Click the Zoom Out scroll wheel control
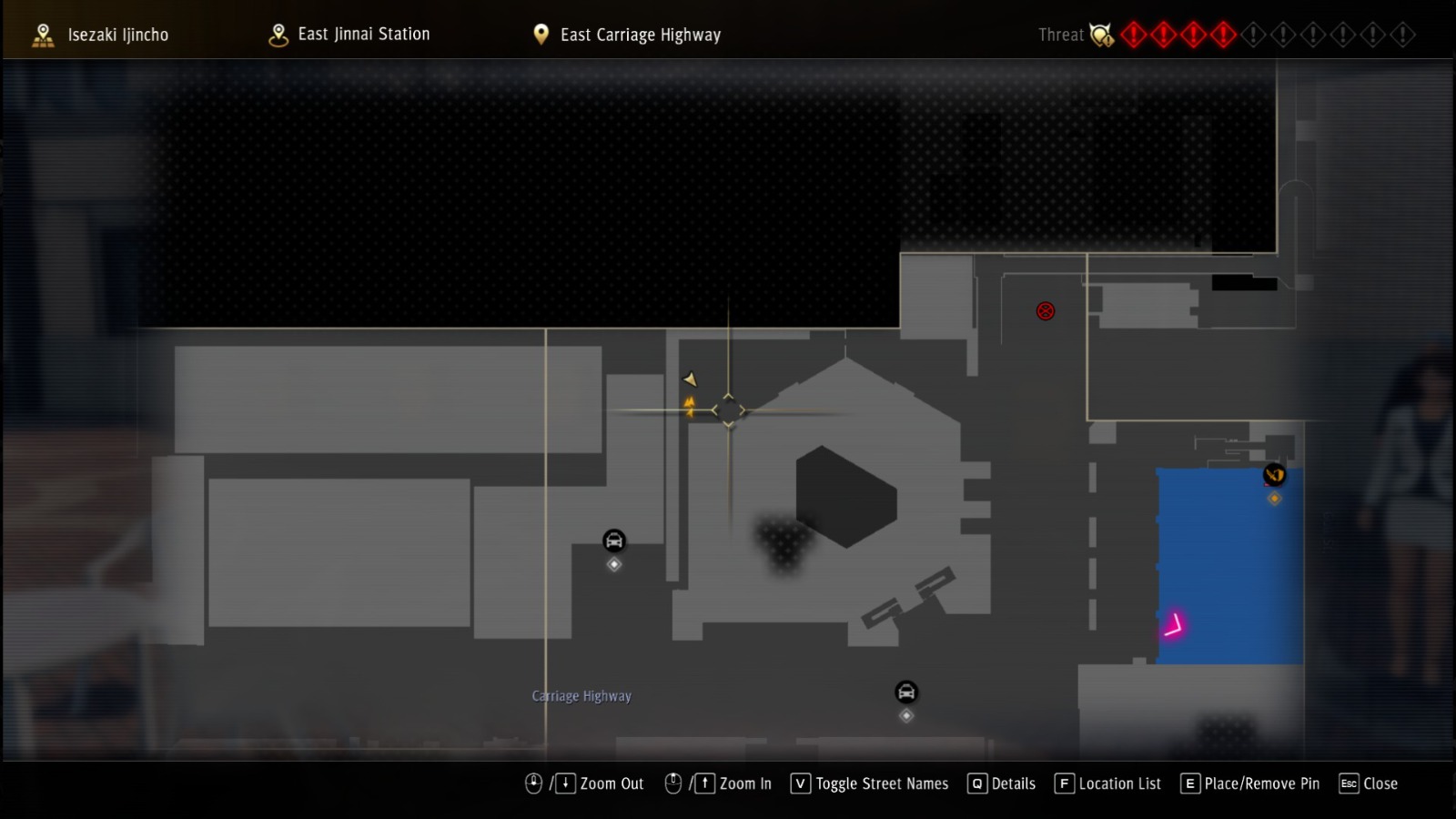Image resolution: width=1456 pixels, height=819 pixels. (x=533, y=783)
